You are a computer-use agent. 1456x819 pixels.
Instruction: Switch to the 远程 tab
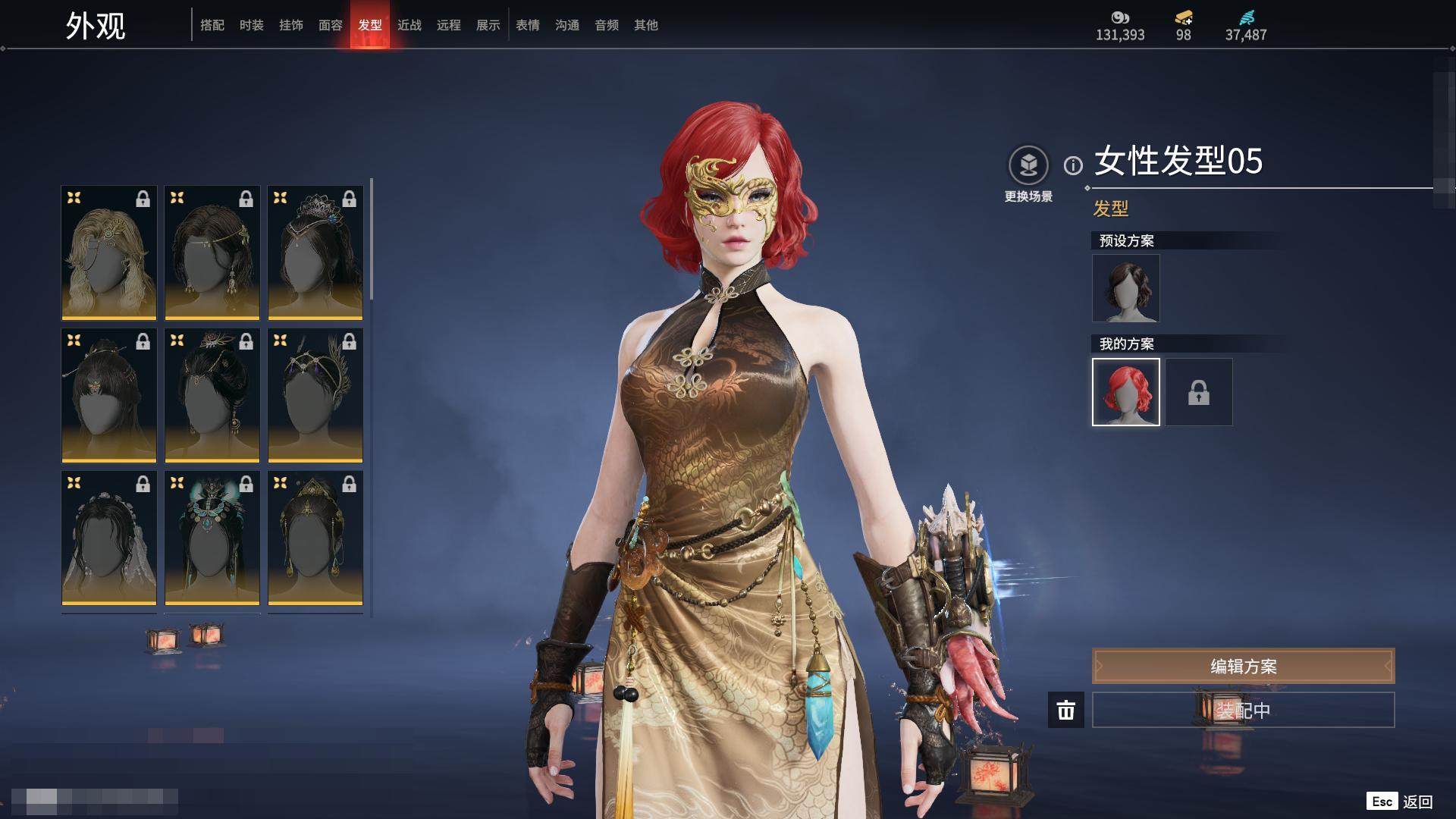(x=449, y=25)
